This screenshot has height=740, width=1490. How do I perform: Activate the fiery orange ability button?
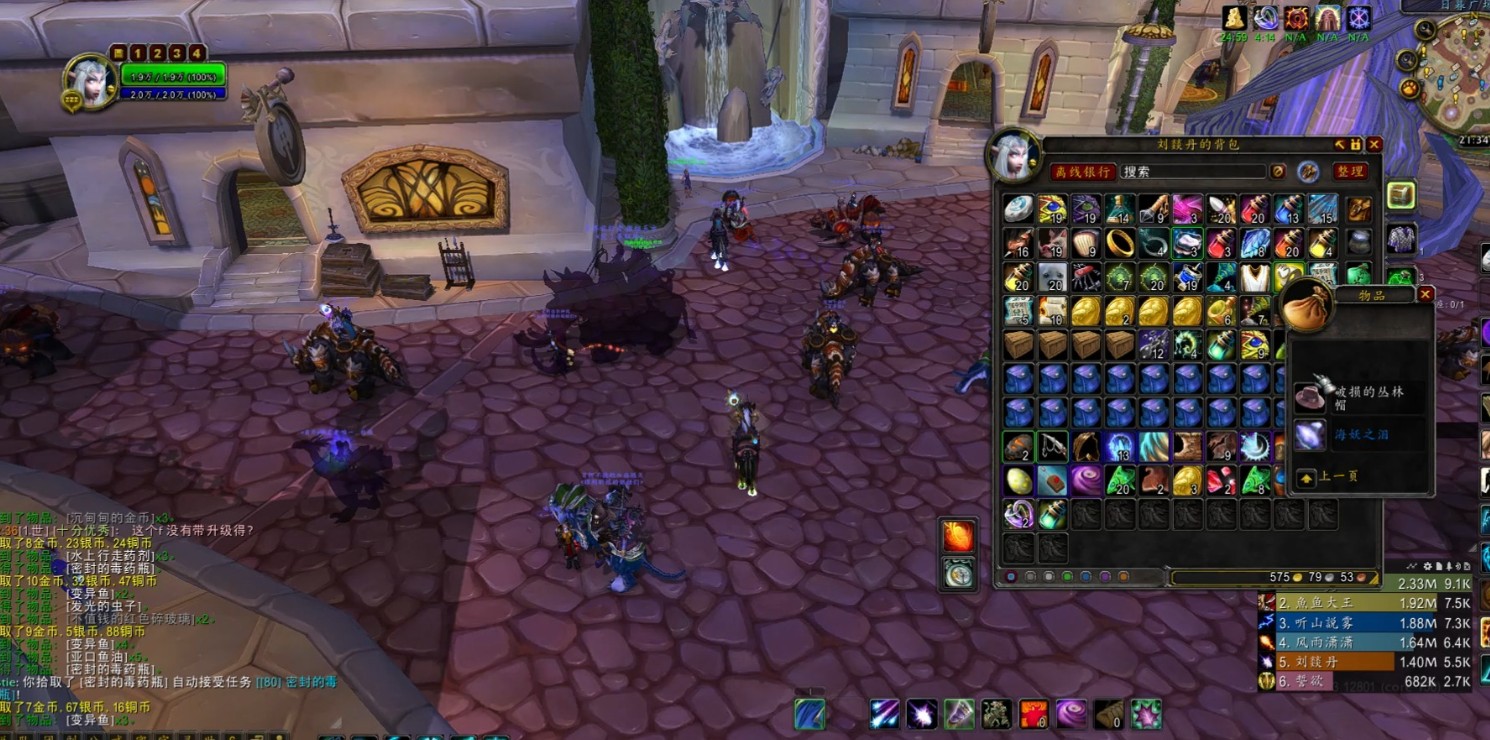pos(958,536)
